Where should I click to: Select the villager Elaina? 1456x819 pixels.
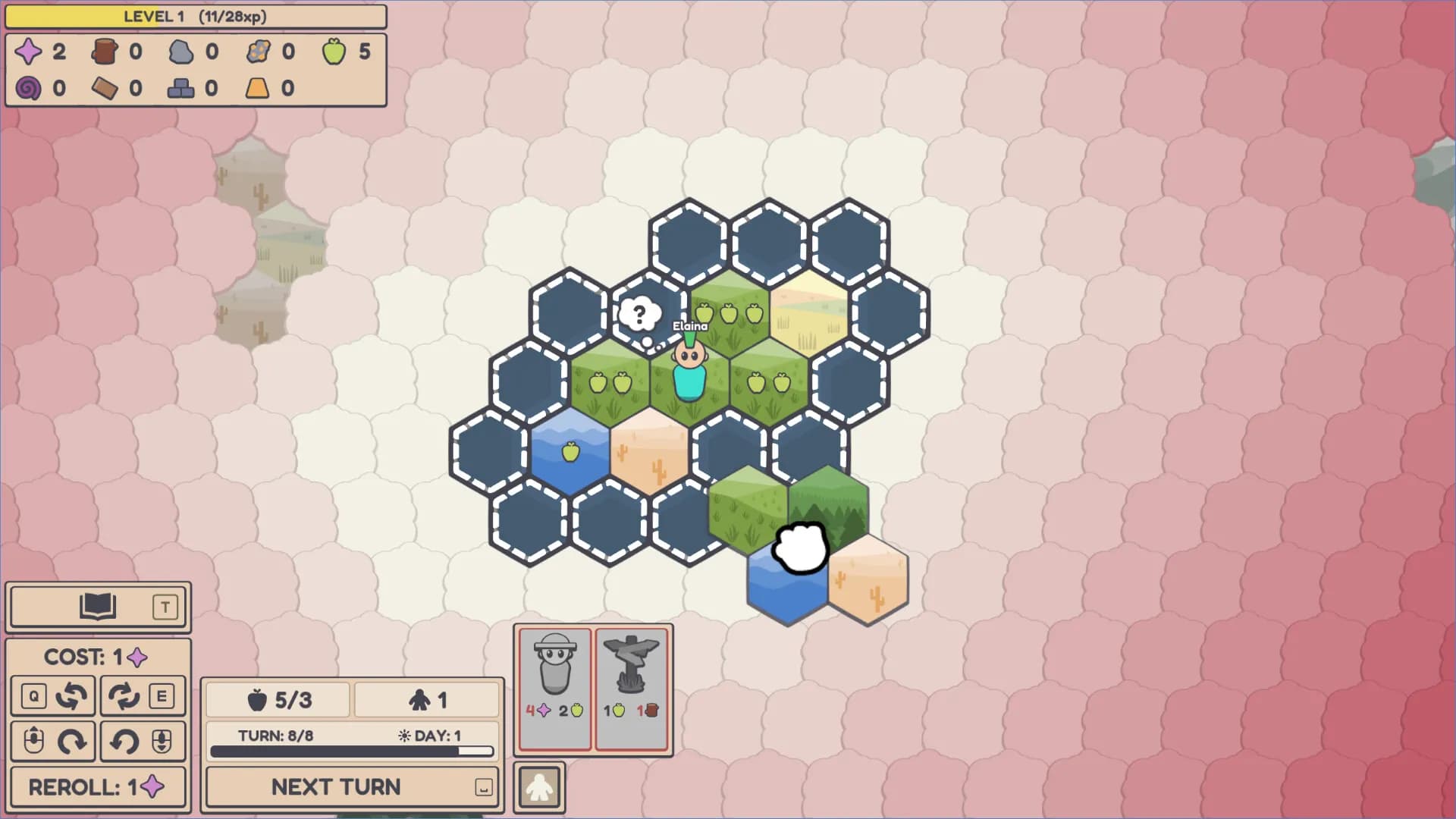(x=689, y=373)
